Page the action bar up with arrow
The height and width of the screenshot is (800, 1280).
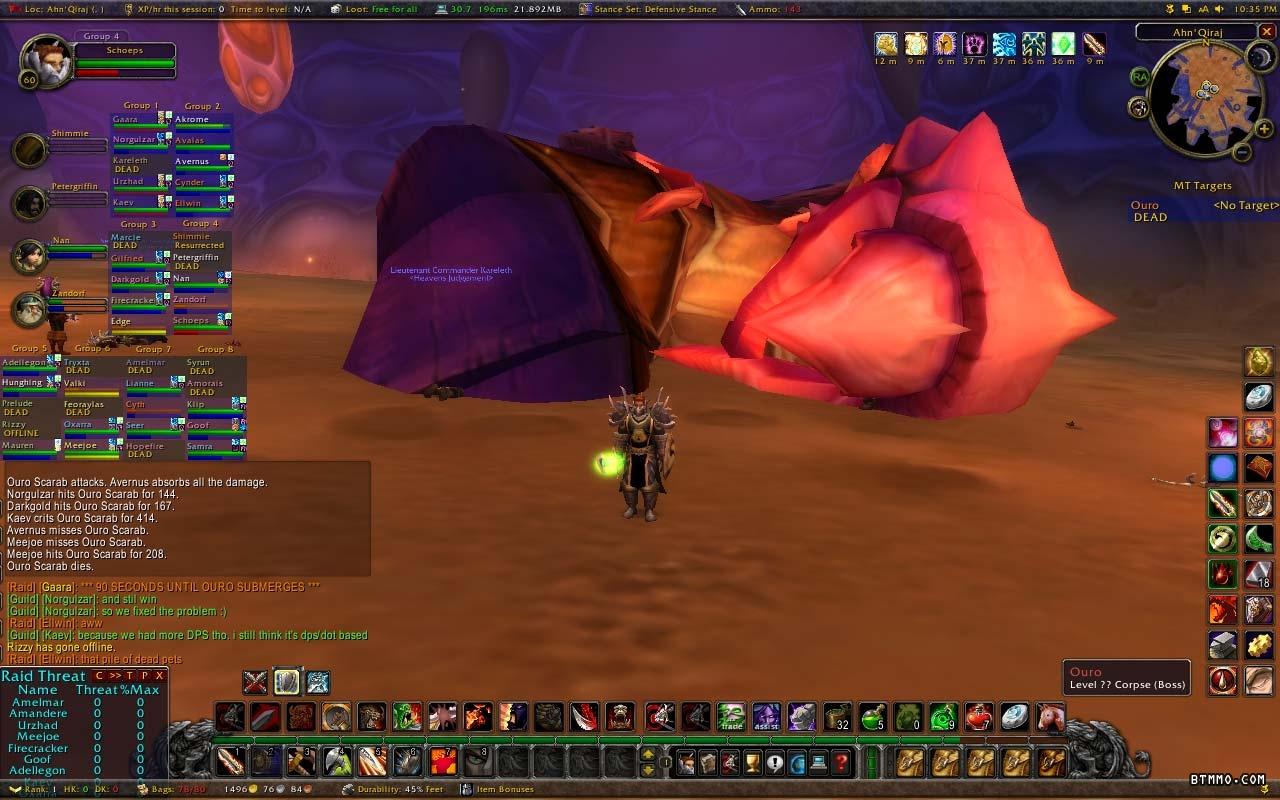[648, 755]
